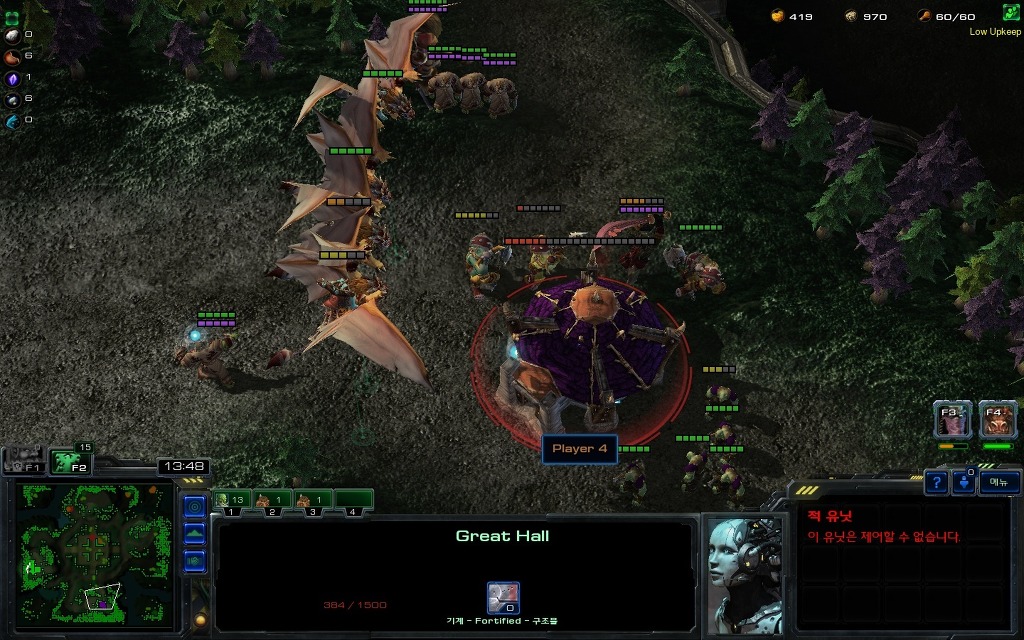The width and height of the screenshot is (1024, 640).
Task: Activate the minimap ping button
Action: point(195,507)
